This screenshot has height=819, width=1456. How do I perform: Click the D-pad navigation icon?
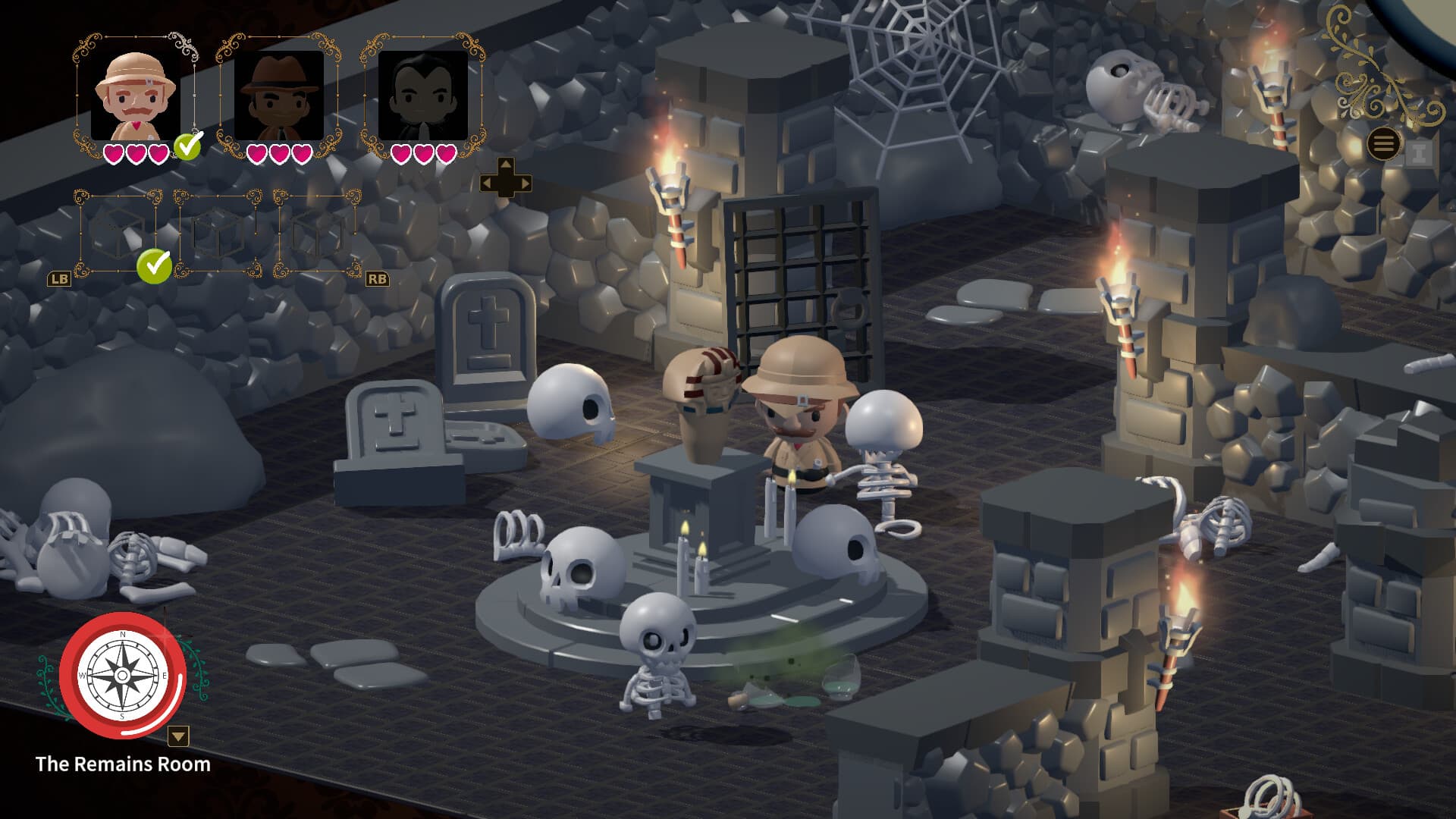pos(507,180)
